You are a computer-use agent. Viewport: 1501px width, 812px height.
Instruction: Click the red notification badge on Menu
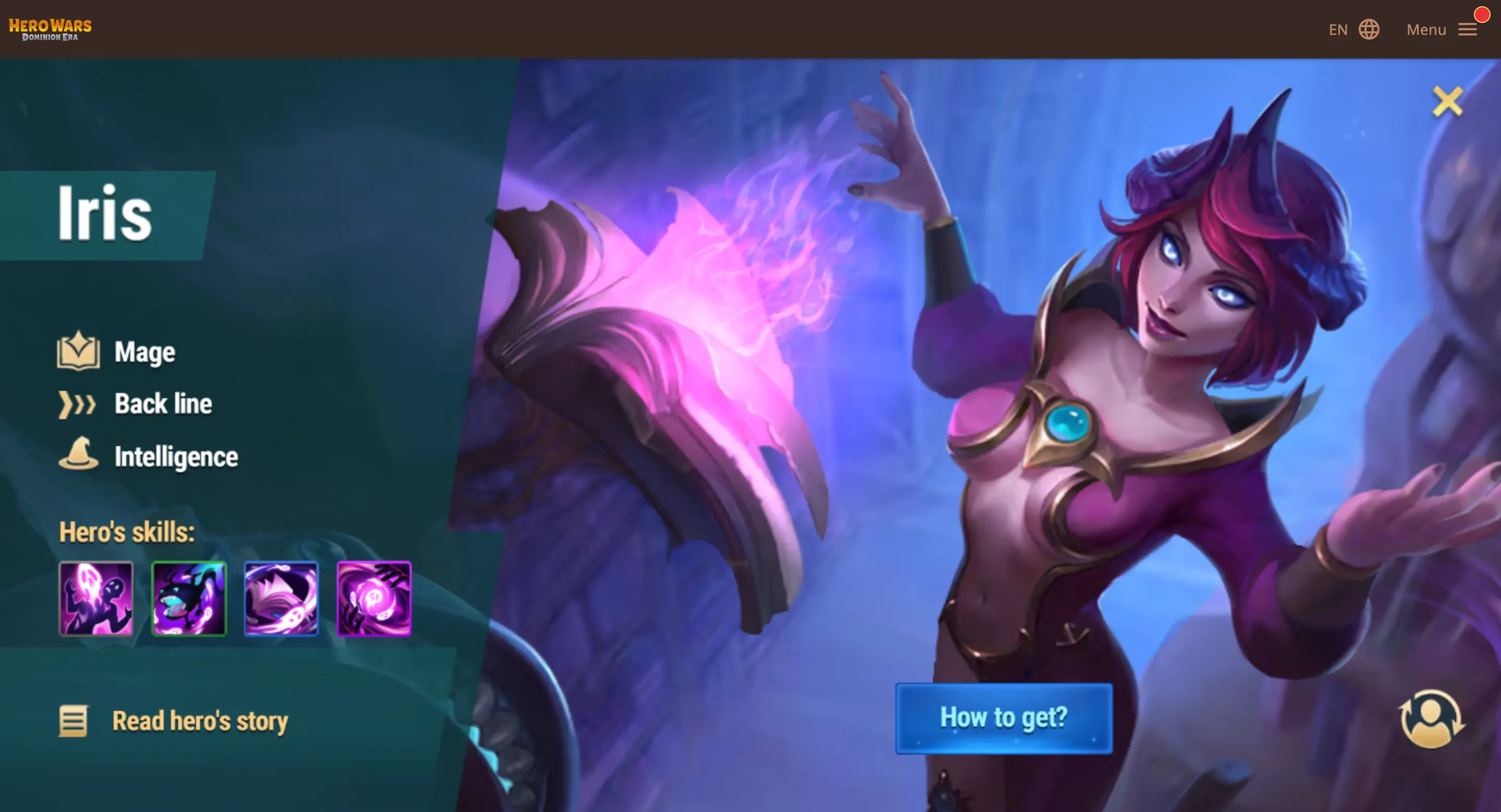[1482, 15]
